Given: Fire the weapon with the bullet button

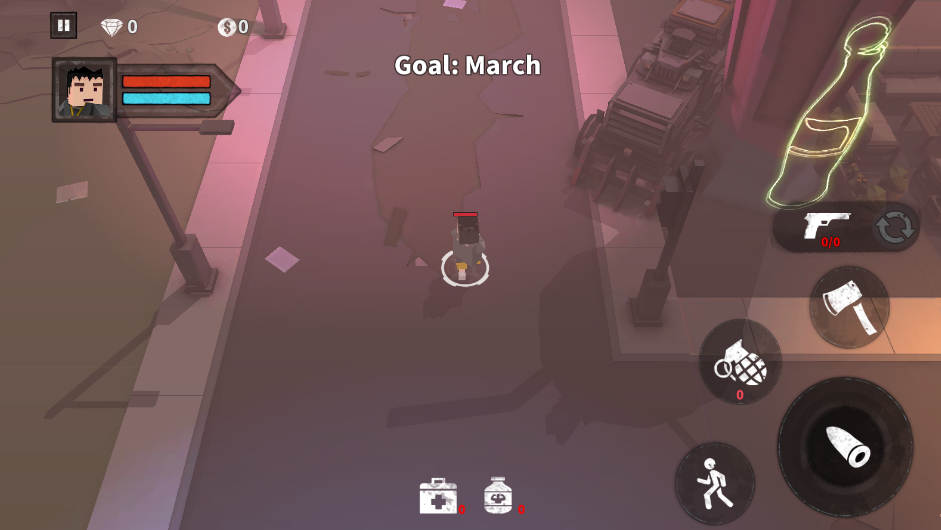Looking at the screenshot, I should [845, 446].
